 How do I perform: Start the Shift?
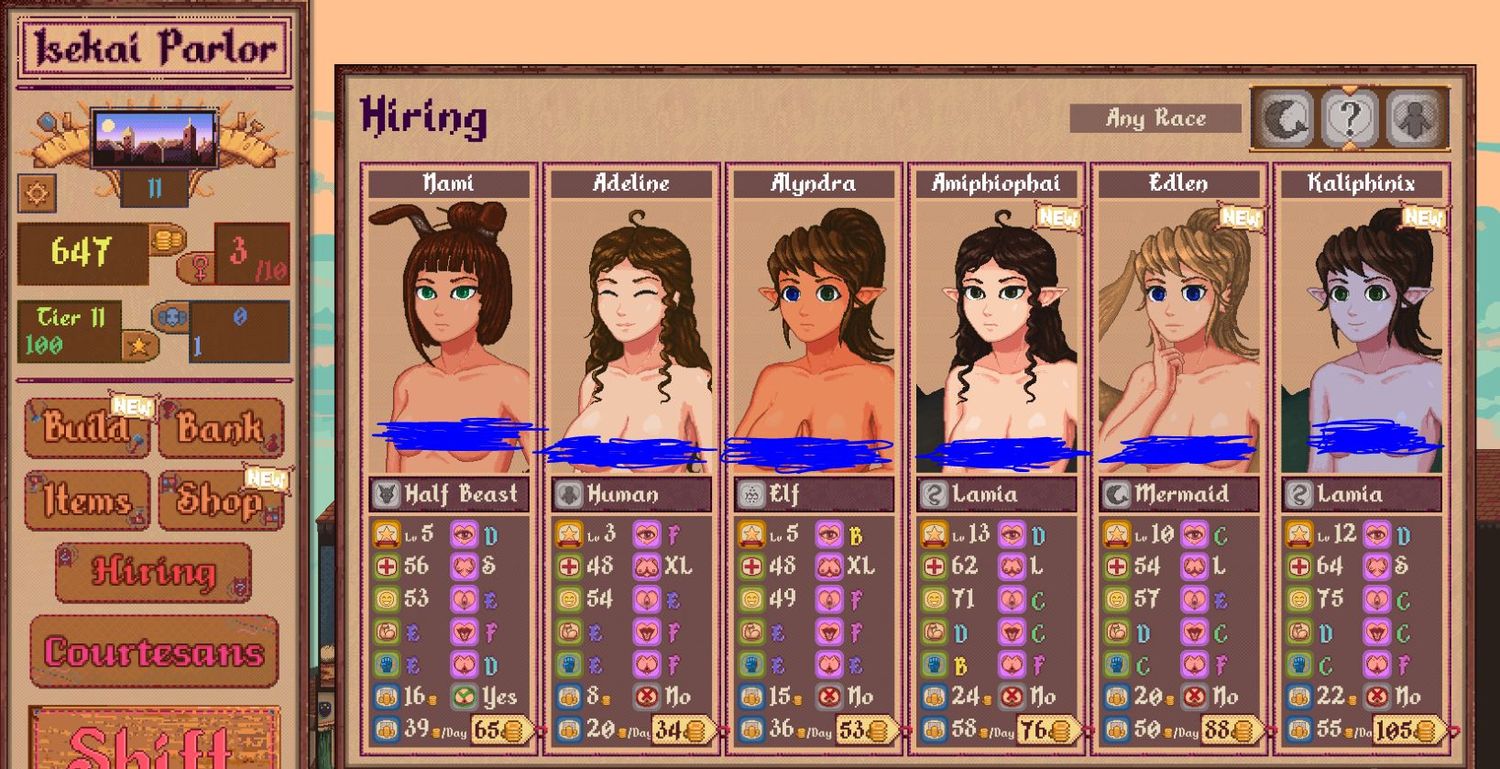(x=154, y=742)
